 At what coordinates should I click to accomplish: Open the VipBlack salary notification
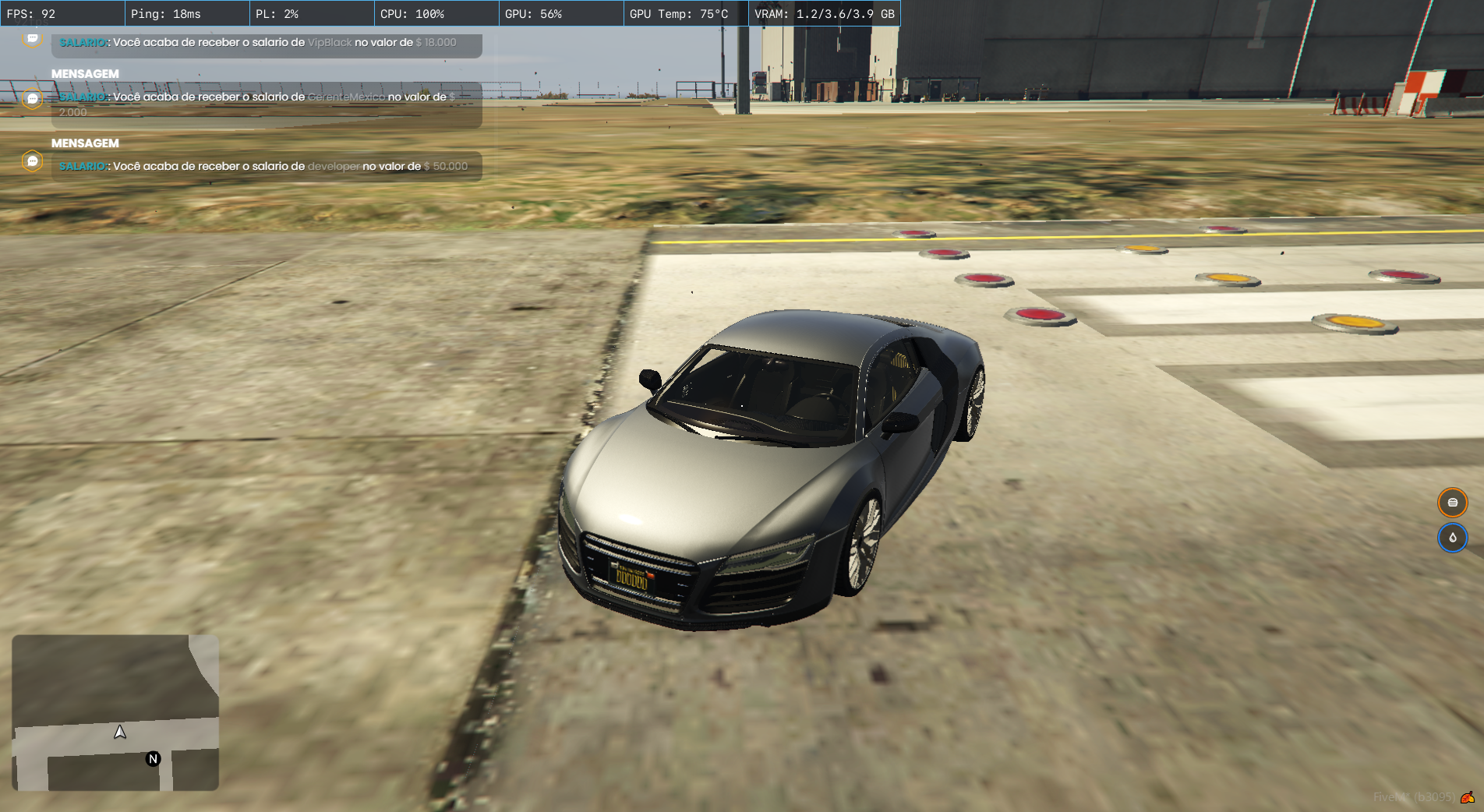click(267, 44)
